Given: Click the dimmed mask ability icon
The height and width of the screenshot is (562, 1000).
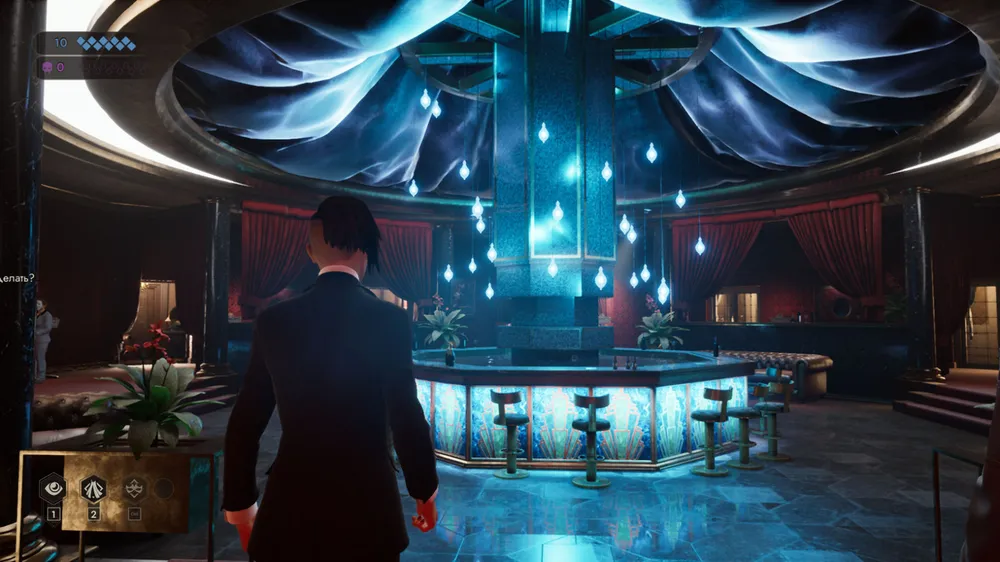Looking at the screenshot, I should (x=134, y=488).
